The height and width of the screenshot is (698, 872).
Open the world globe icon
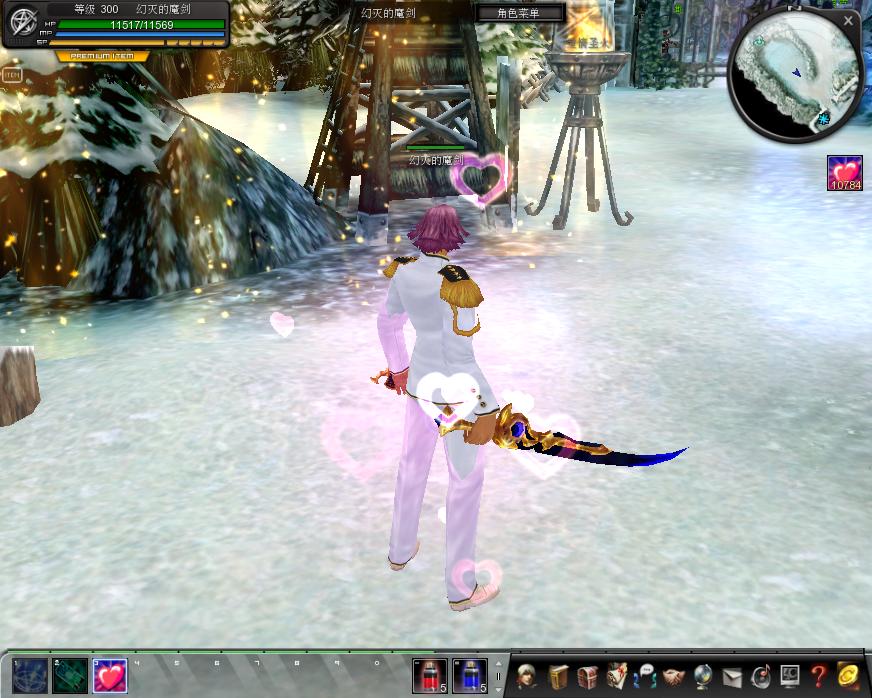click(x=703, y=676)
